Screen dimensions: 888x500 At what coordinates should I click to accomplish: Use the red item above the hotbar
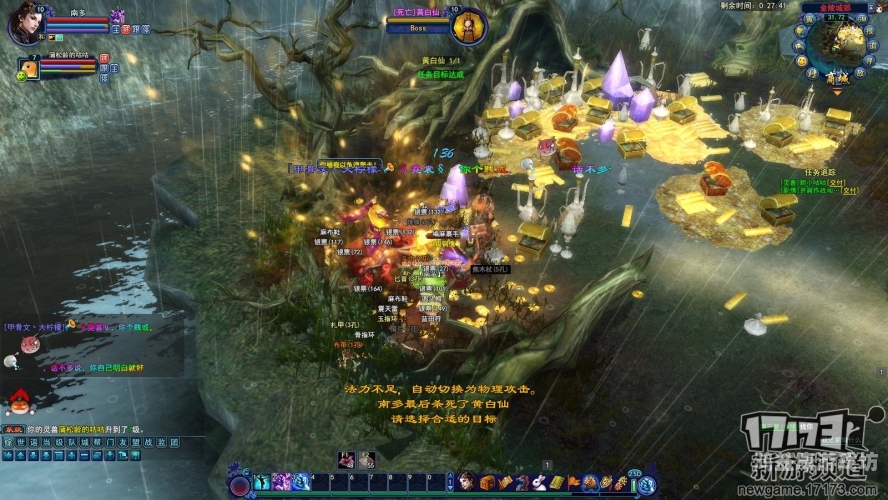[x=346, y=459]
